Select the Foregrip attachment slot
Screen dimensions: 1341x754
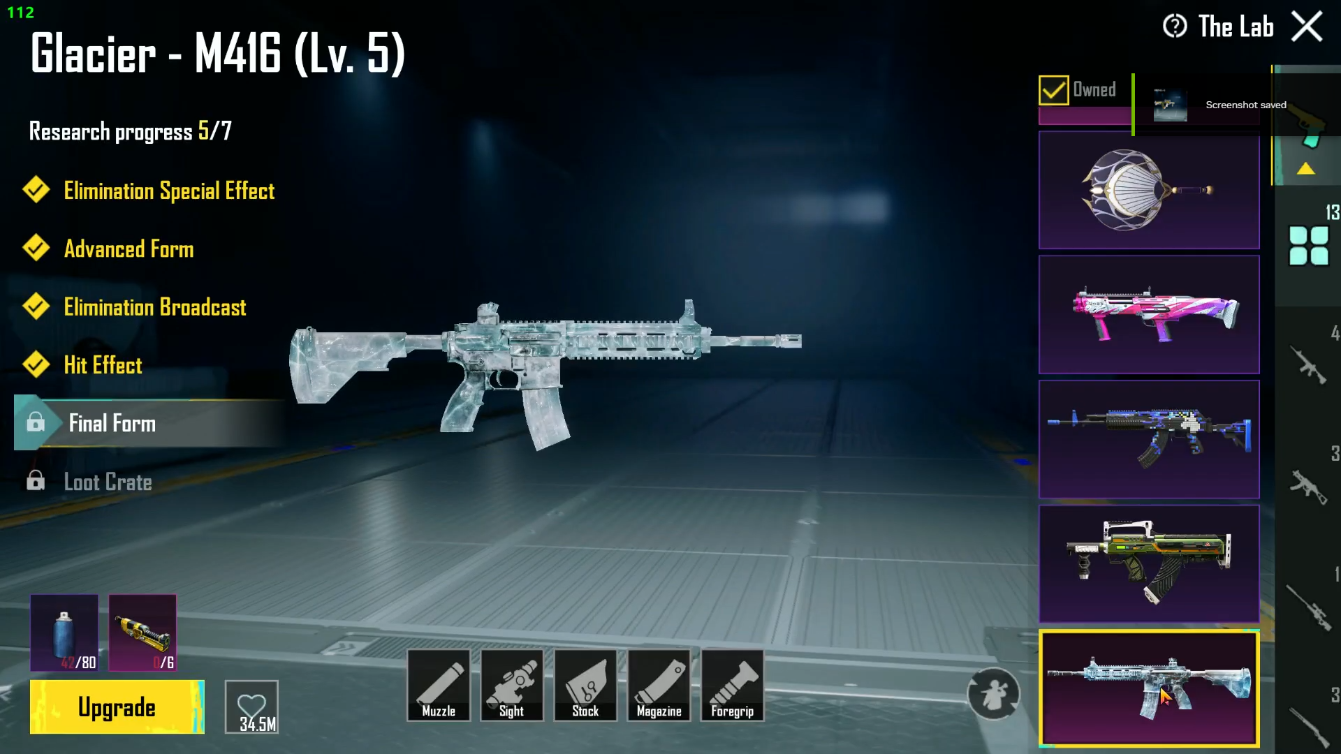[733, 686]
